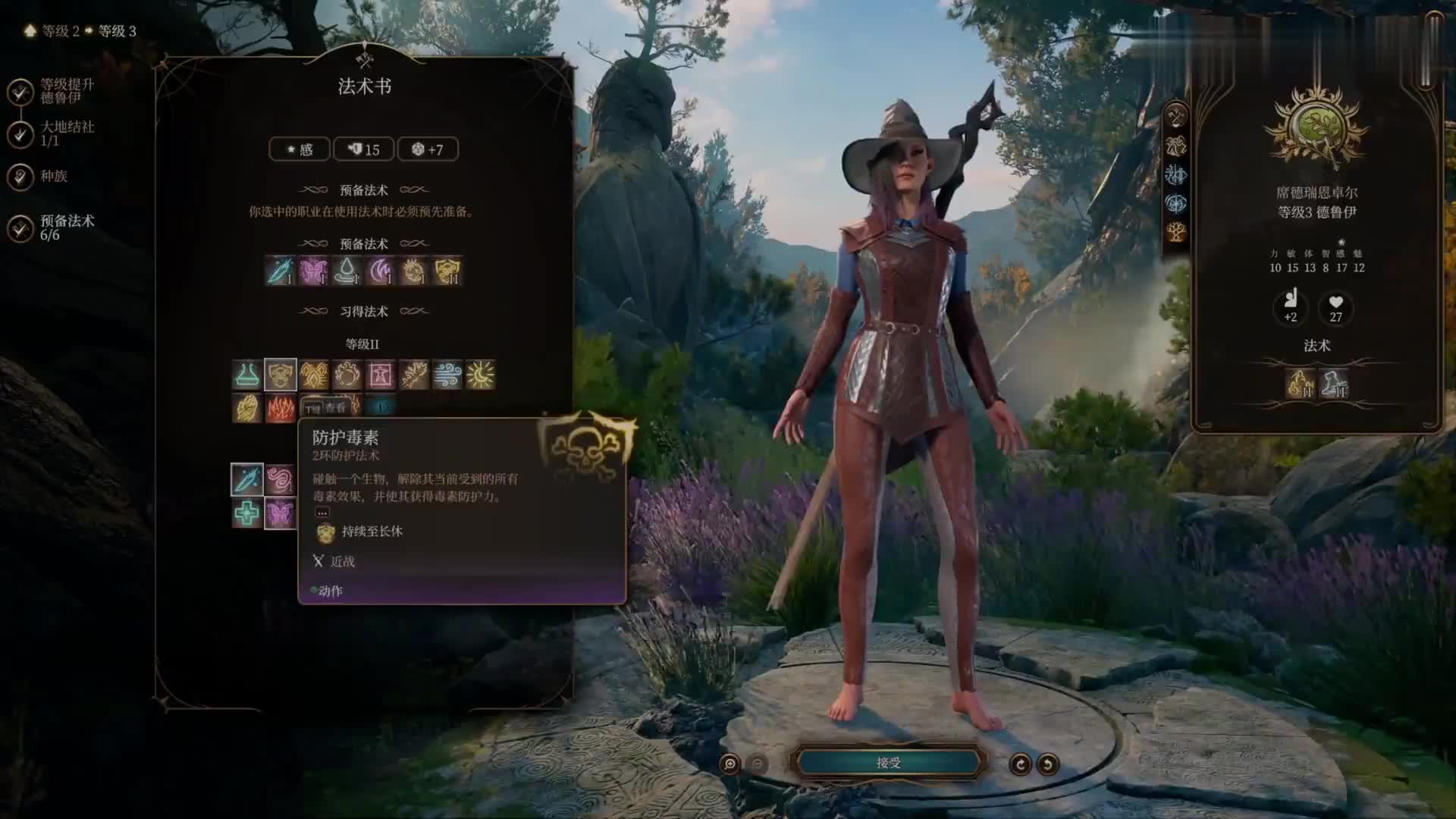Viewport: 1456px width, 819px height.
Task: Select the sun and moon spell icon
Action: coord(480,375)
